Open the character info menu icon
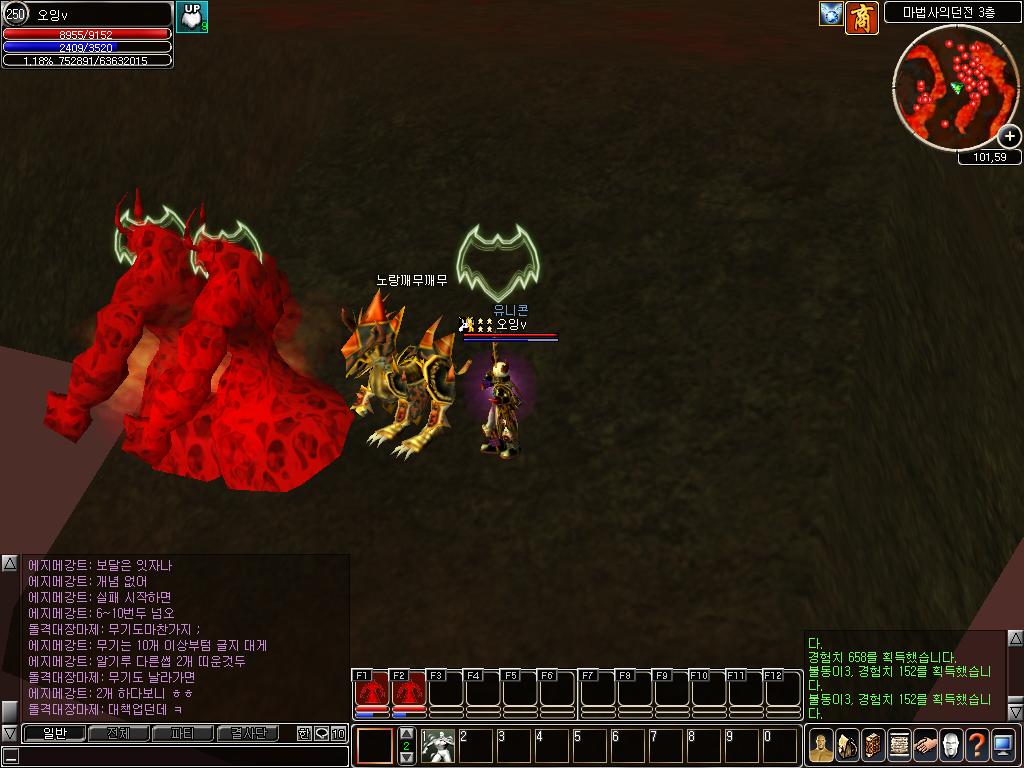The height and width of the screenshot is (768, 1024). [x=822, y=745]
